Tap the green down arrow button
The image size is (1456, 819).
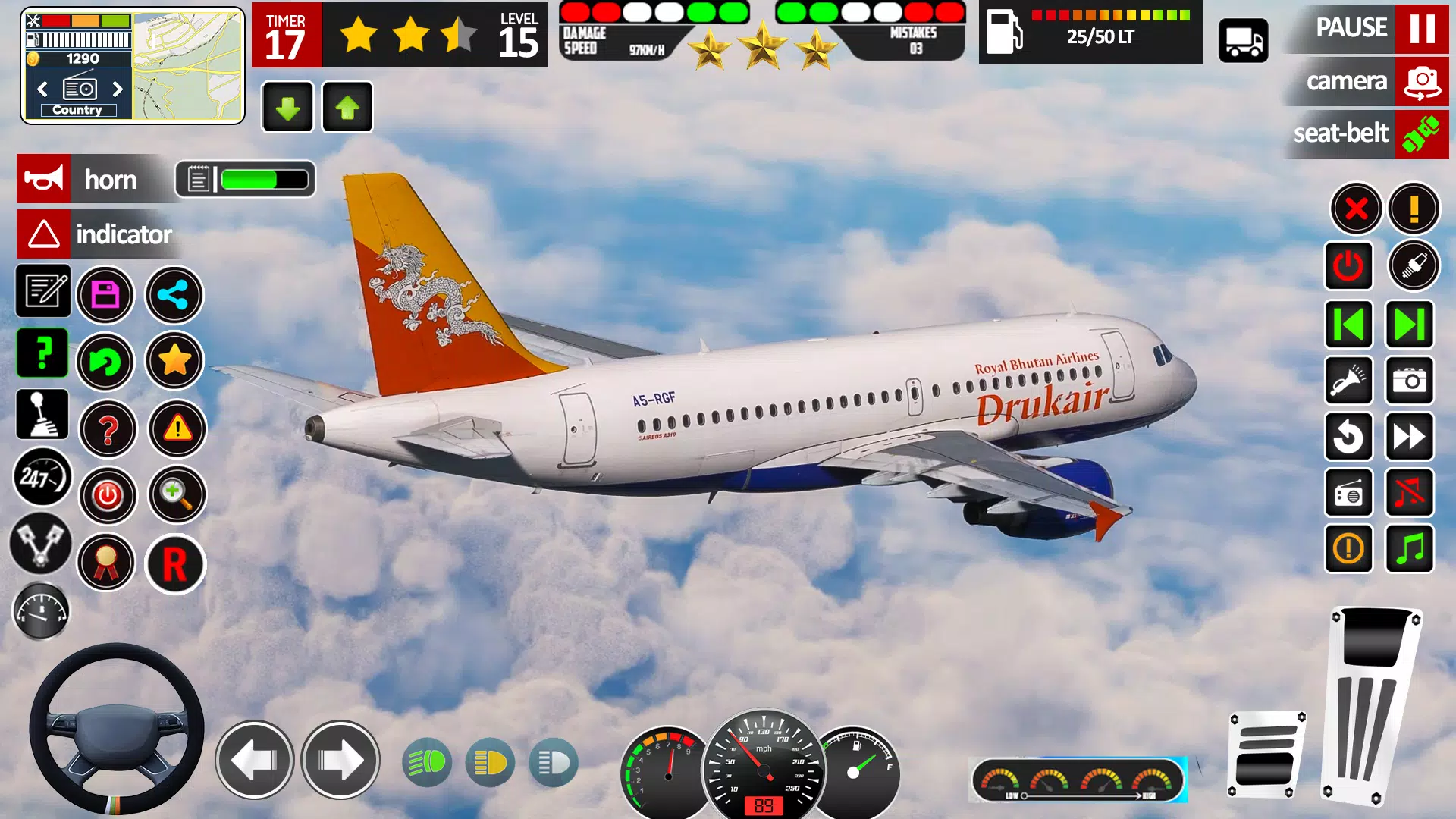287,108
